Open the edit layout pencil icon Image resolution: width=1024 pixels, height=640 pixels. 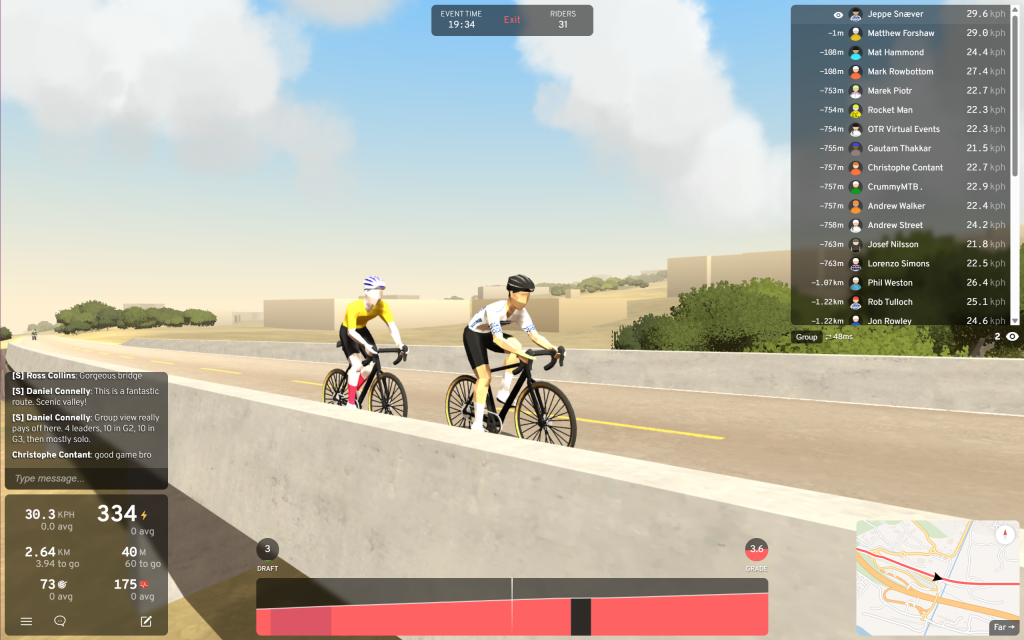146,621
